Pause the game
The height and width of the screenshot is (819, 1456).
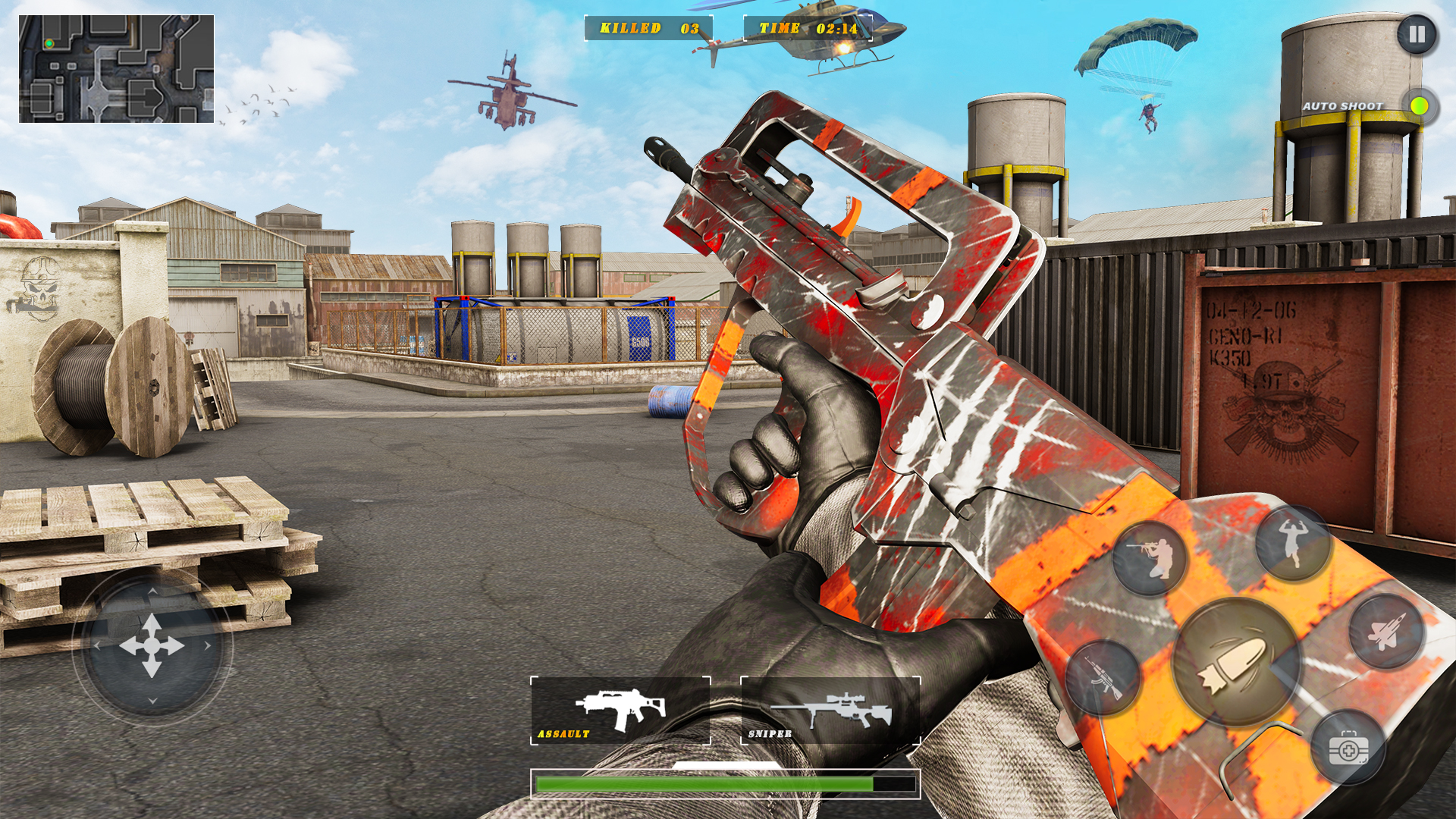click(x=1417, y=35)
